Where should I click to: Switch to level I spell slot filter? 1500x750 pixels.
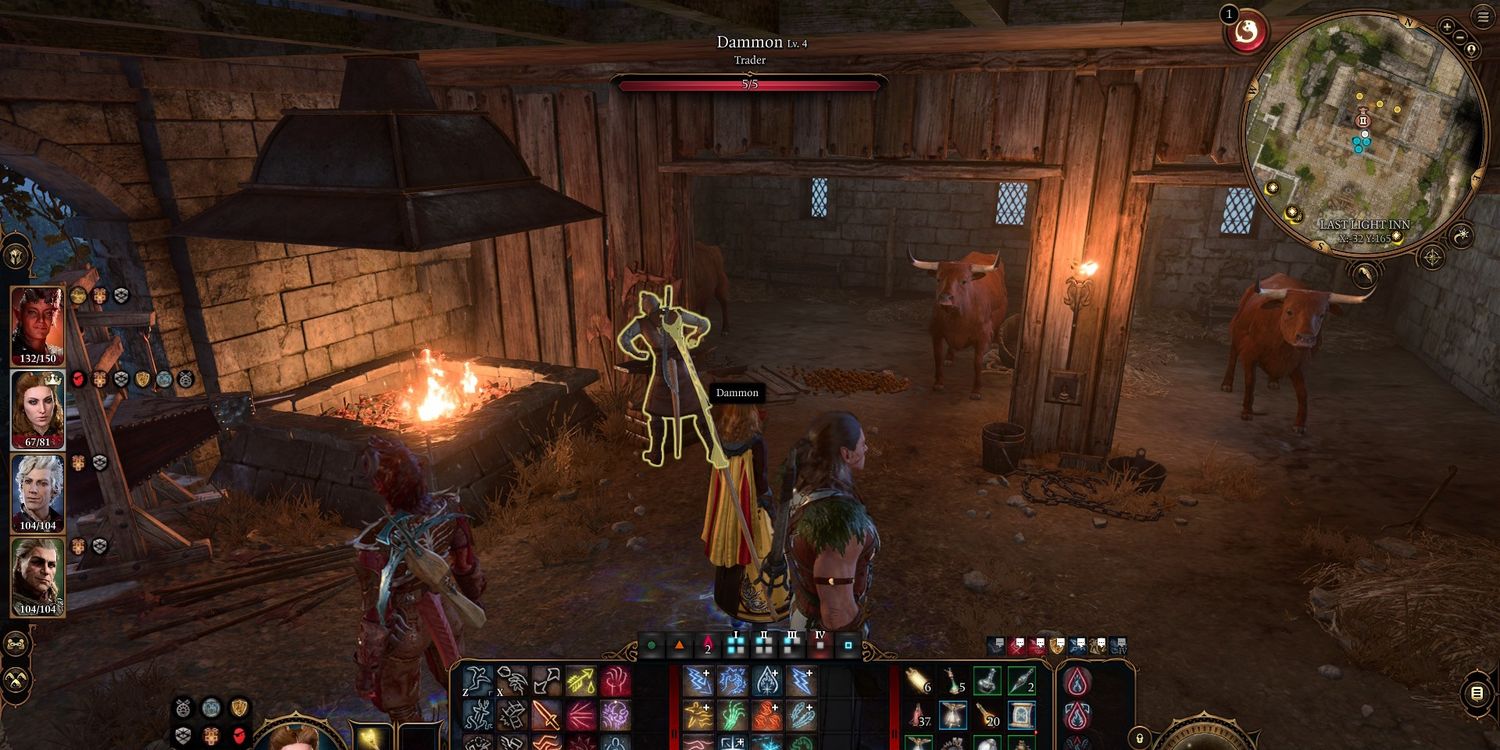tap(737, 645)
